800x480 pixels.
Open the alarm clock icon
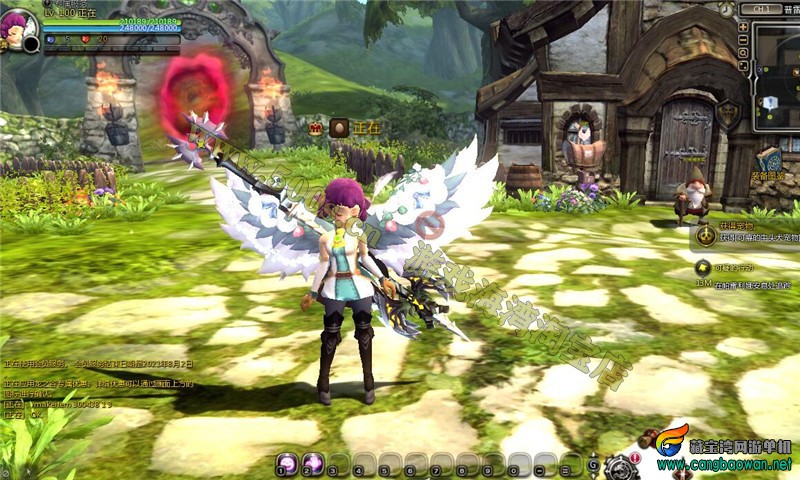tap(726, 9)
